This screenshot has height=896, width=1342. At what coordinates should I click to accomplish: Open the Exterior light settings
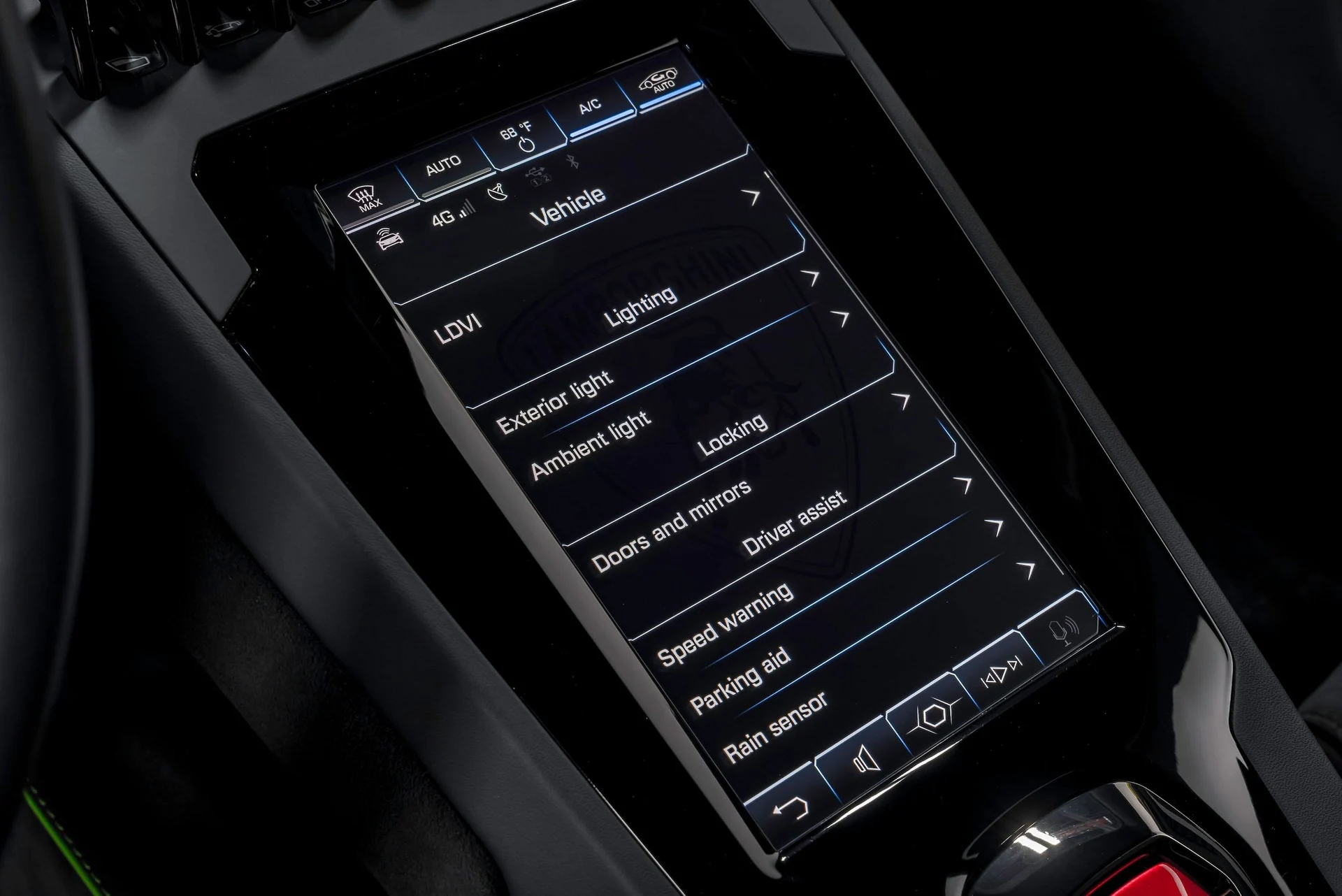click(554, 401)
